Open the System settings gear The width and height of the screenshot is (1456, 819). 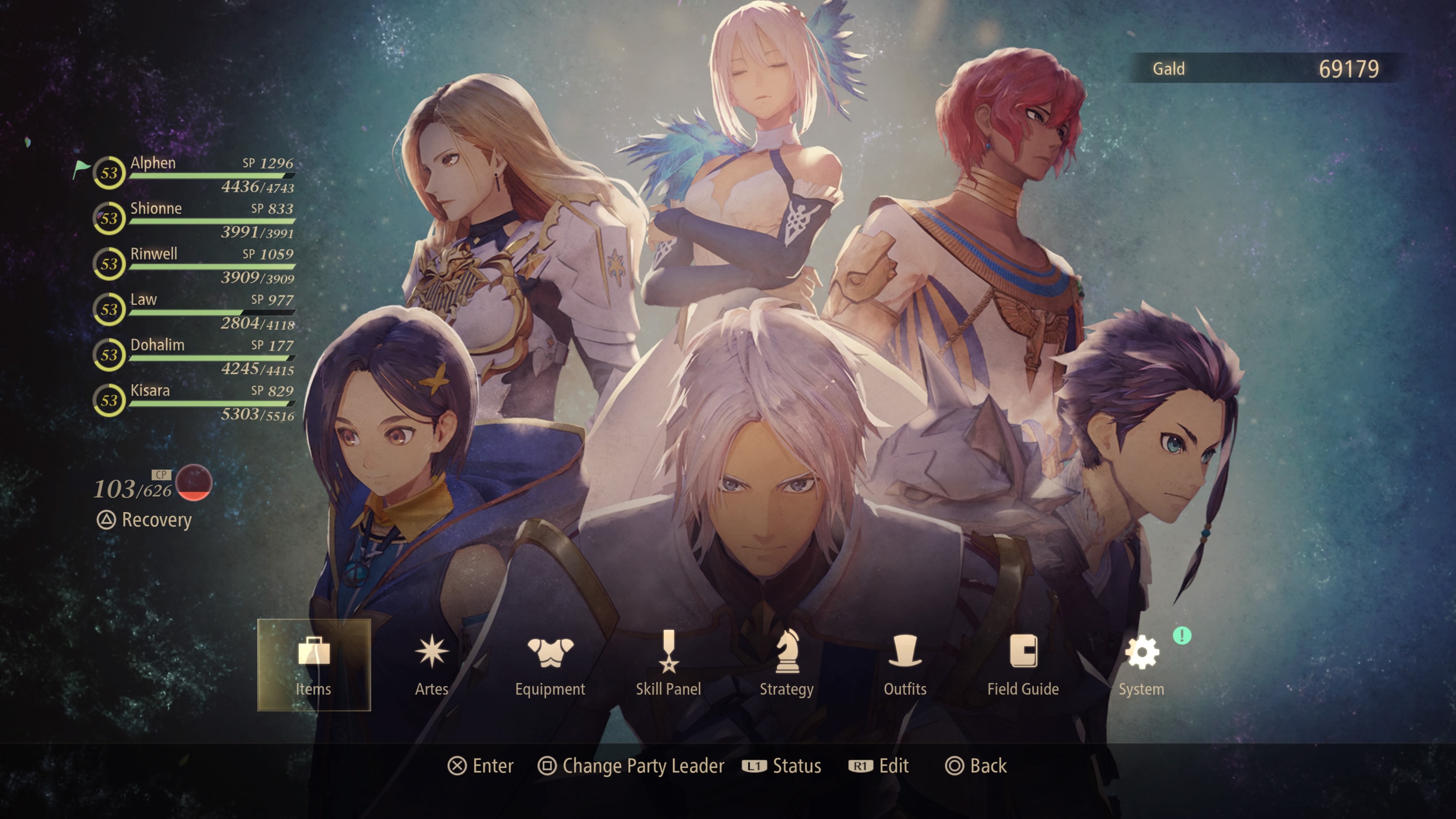(1142, 664)
